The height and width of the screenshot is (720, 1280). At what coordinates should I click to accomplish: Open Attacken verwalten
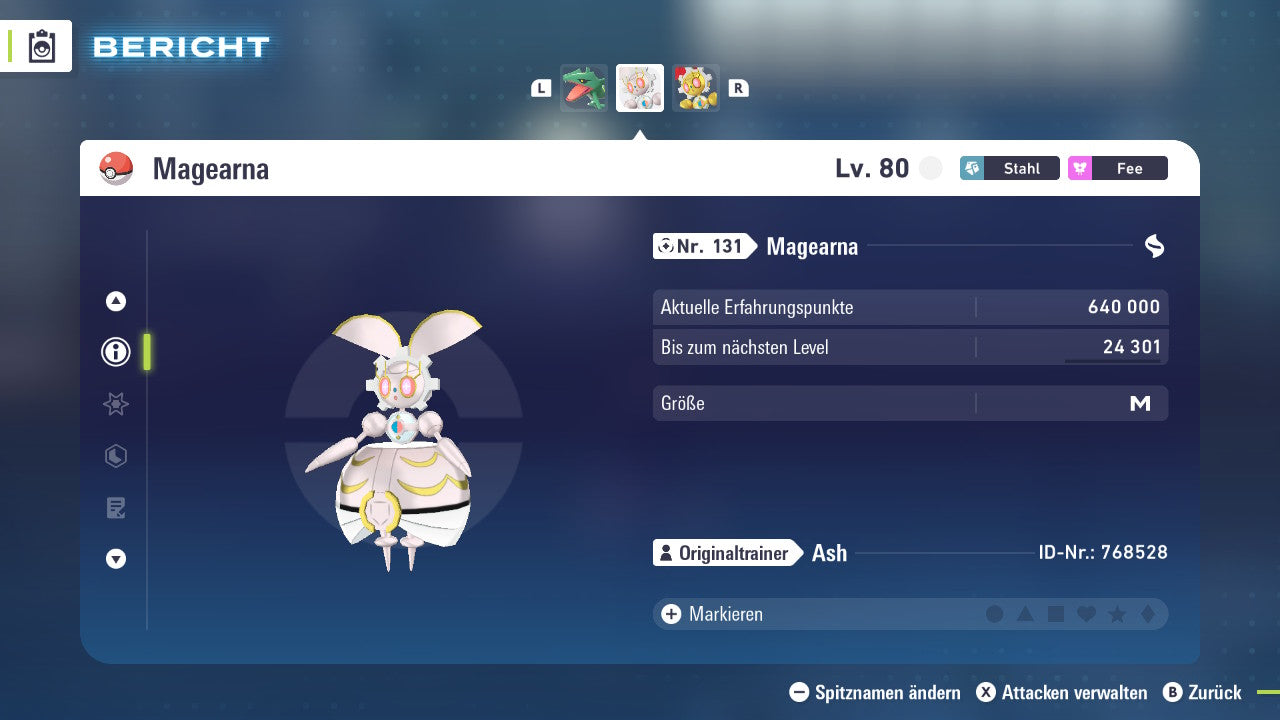tap(1061, 692)
